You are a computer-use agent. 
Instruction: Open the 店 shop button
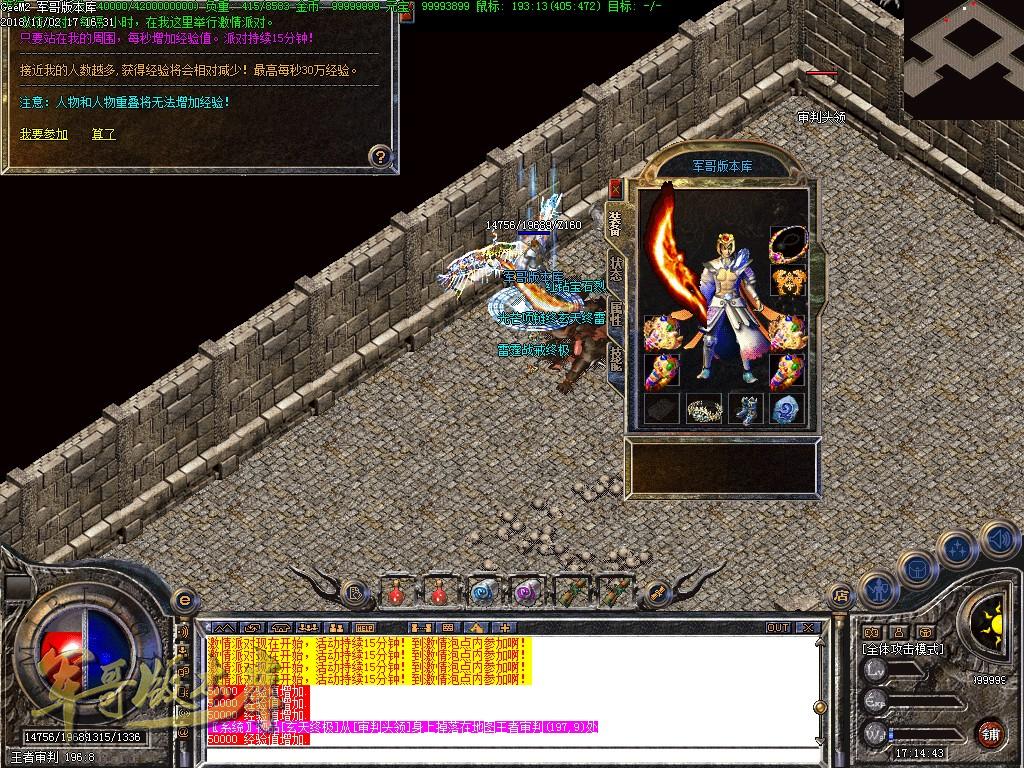(841, 594)
